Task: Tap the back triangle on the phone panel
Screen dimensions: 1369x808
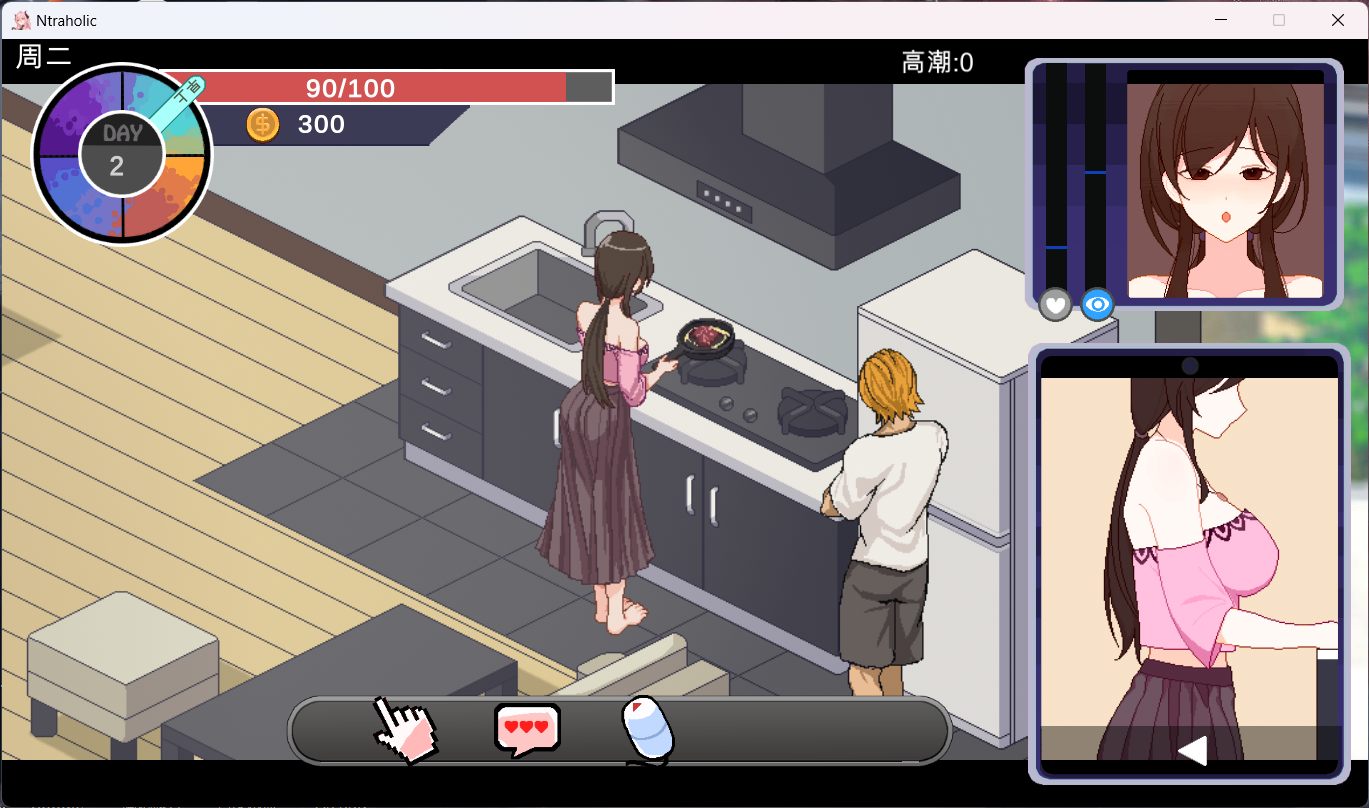Action: [x=1191, y=750]
